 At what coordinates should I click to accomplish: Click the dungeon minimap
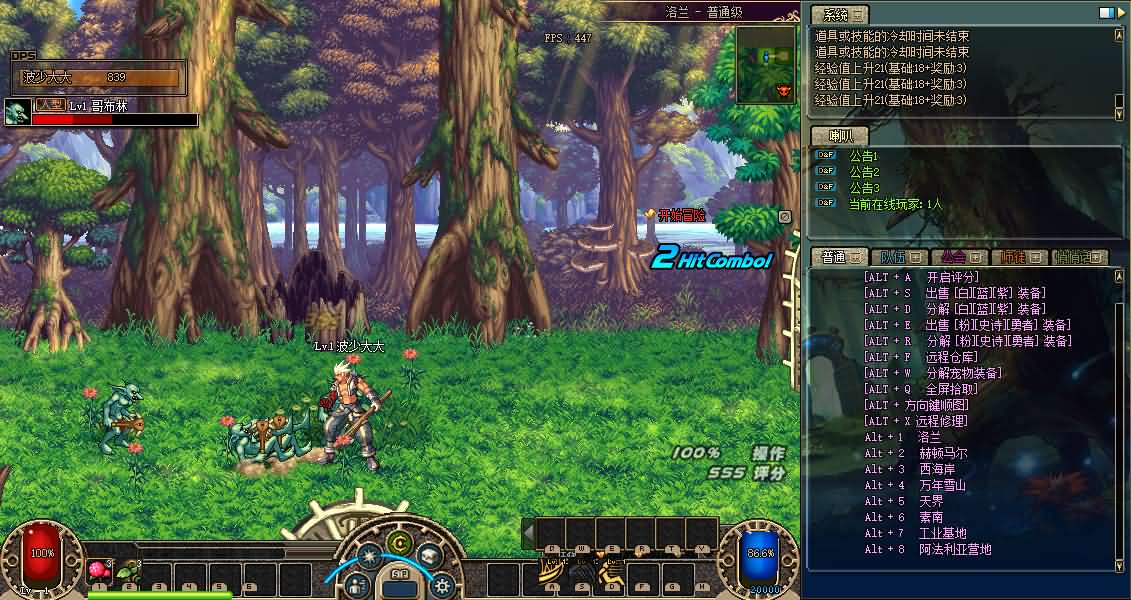coord(765,65)
